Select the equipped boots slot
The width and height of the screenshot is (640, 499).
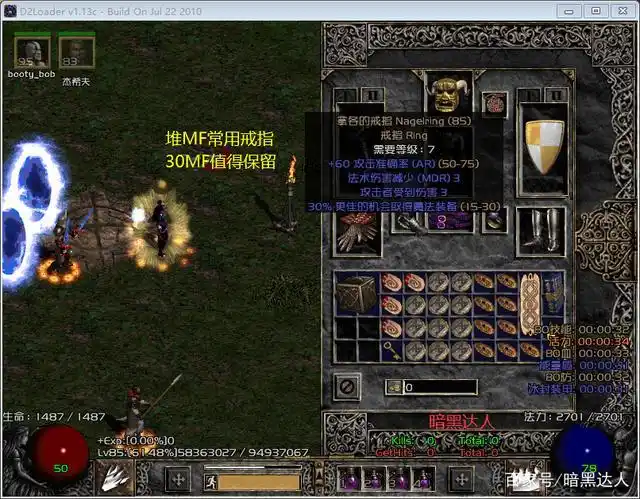click(540, 230)
